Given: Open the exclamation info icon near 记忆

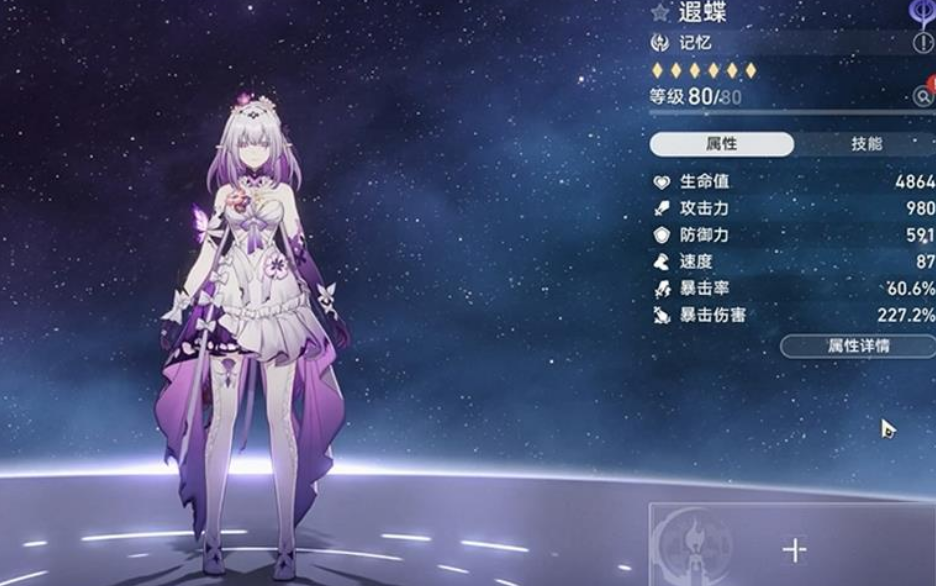Looking at the screenshot, I should click(x=922, y=43).
